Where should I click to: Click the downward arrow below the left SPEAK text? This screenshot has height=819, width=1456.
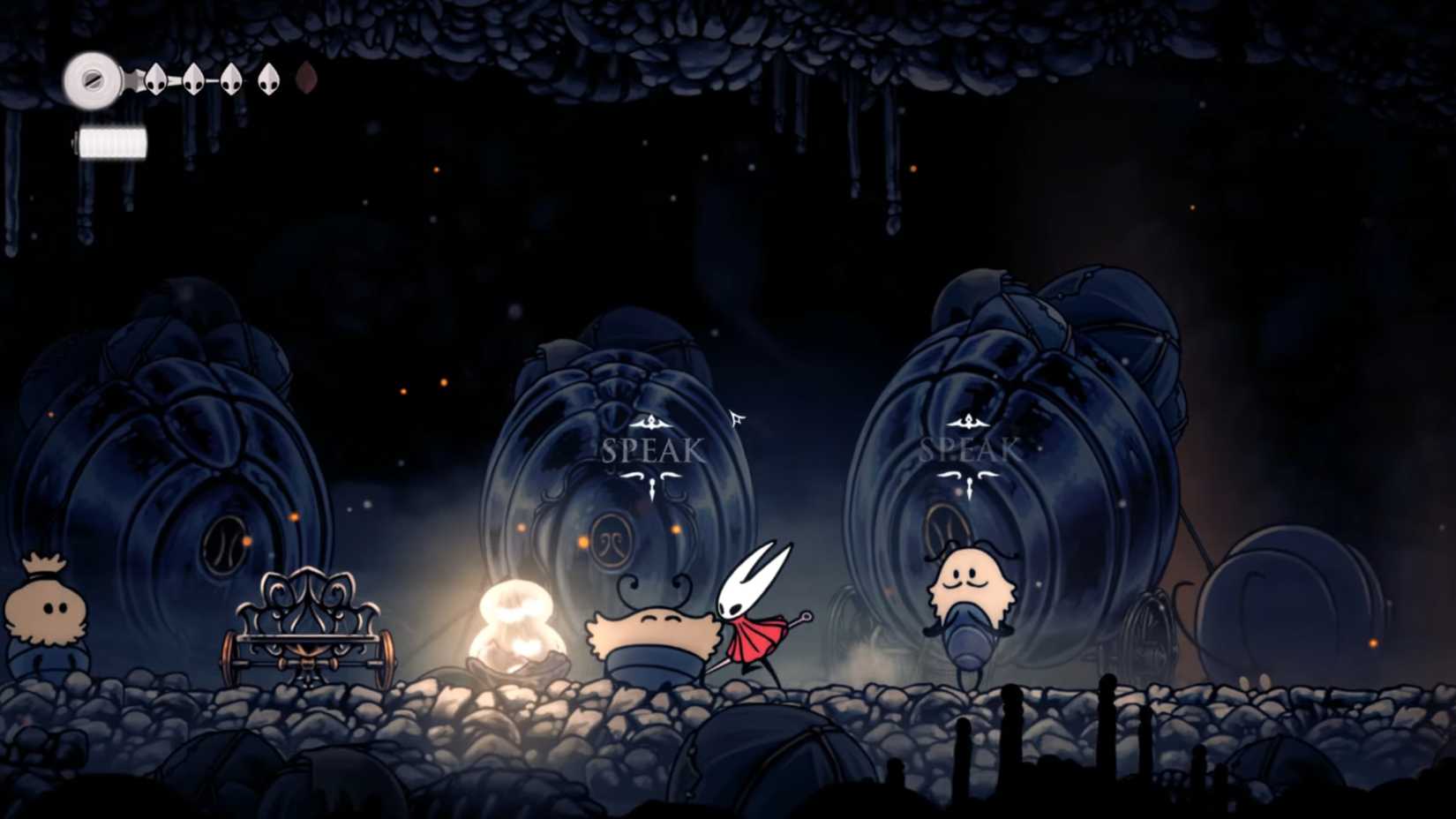point(650,485)
